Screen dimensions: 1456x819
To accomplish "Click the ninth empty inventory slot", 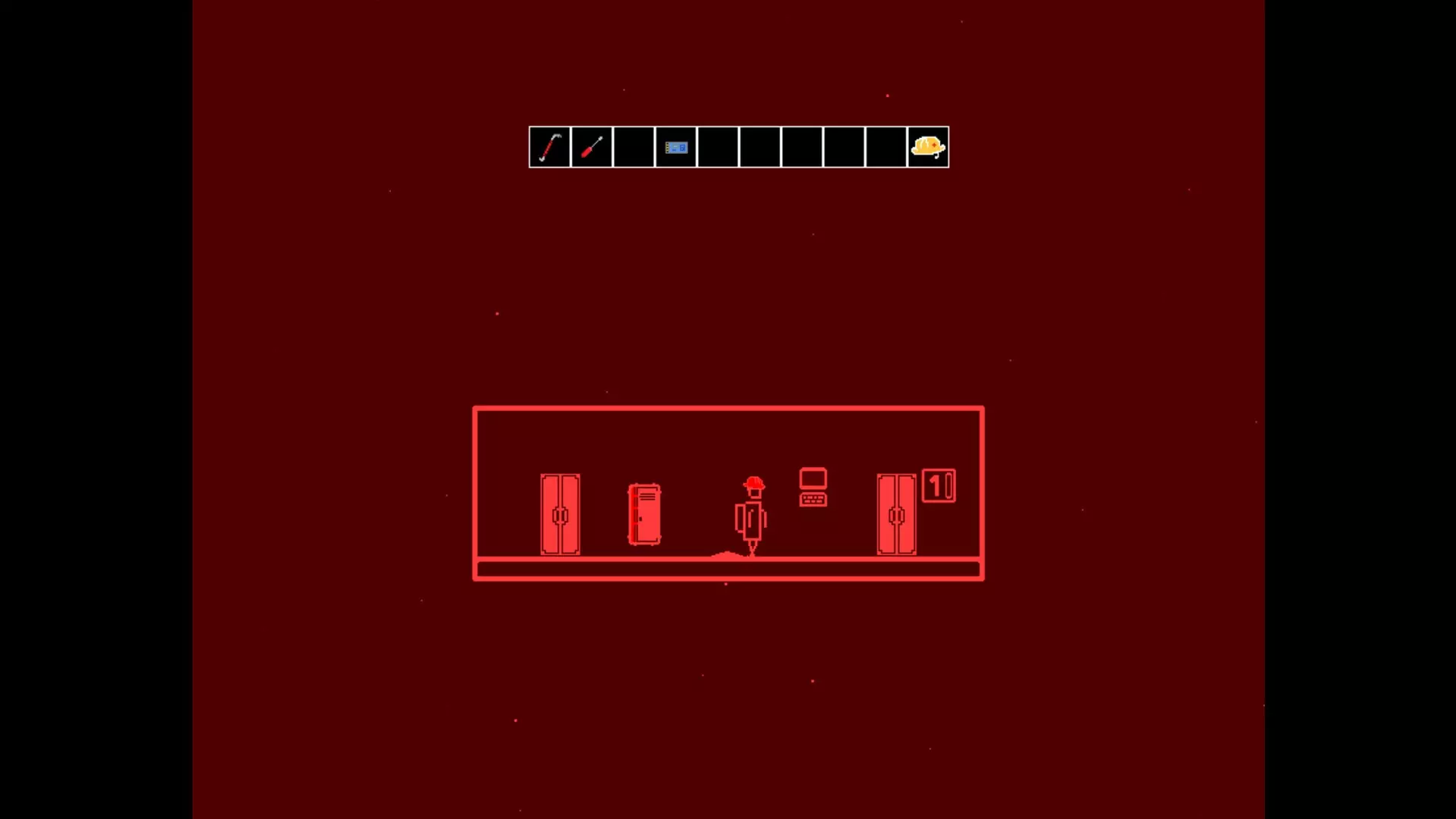I will pos(885,146).
